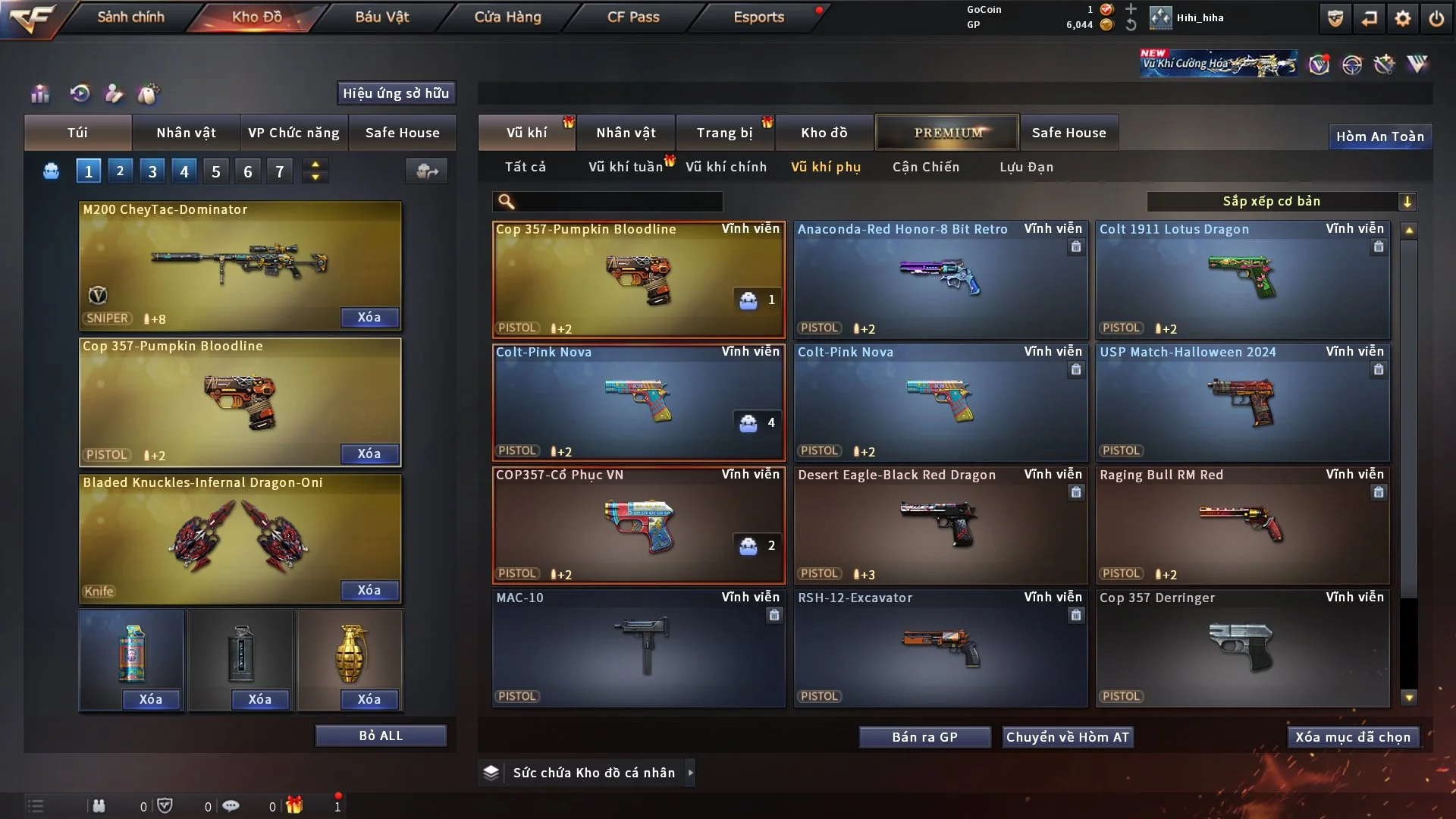Go to the Cửa Hàng shop
This screenshot has width=1456, height=819.
507,17
